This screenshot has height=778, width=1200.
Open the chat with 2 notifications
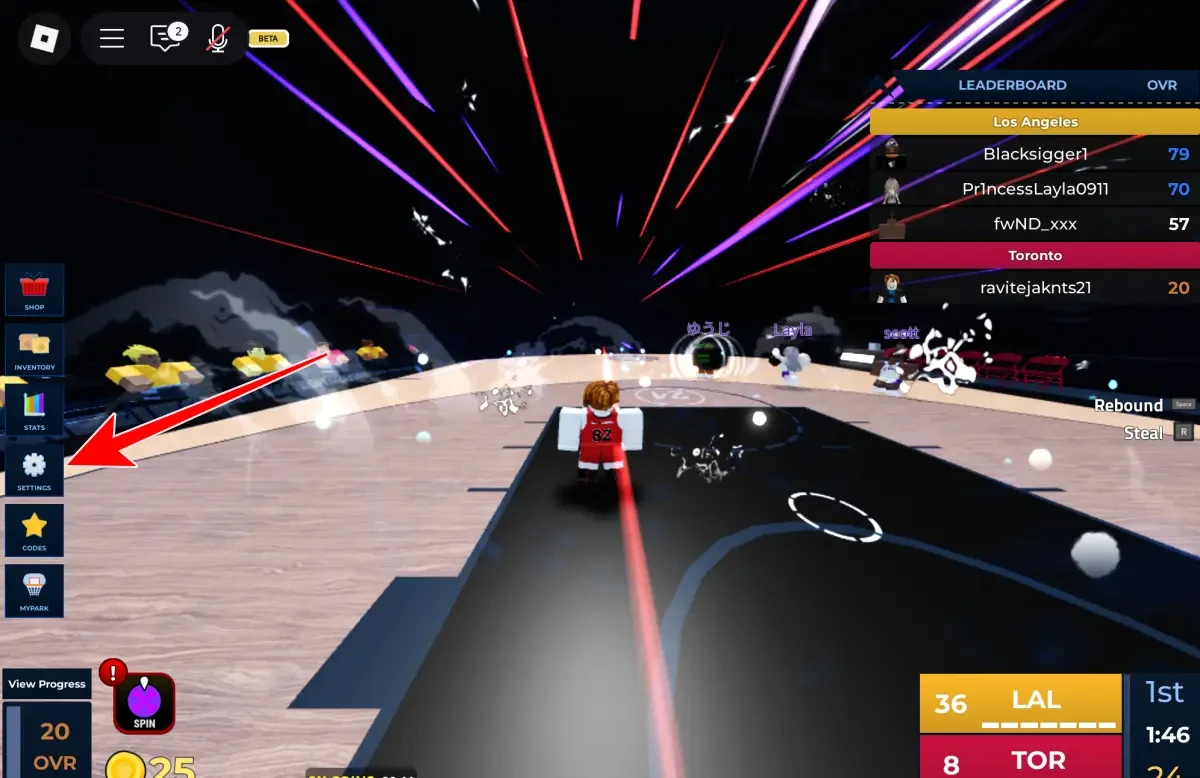[x=165, y=39]
